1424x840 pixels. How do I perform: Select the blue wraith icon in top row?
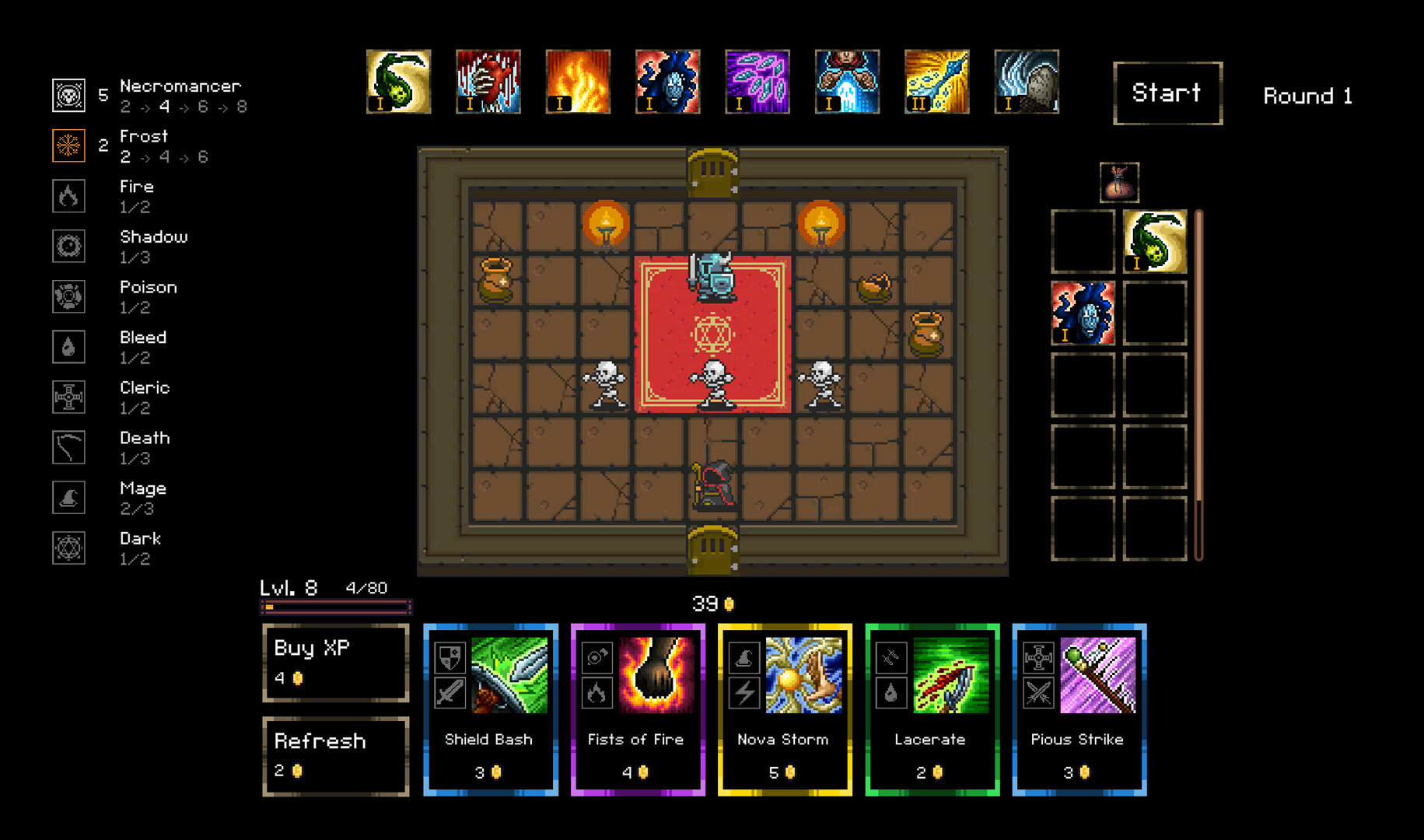pyautogui.click(x=667, y=81)
